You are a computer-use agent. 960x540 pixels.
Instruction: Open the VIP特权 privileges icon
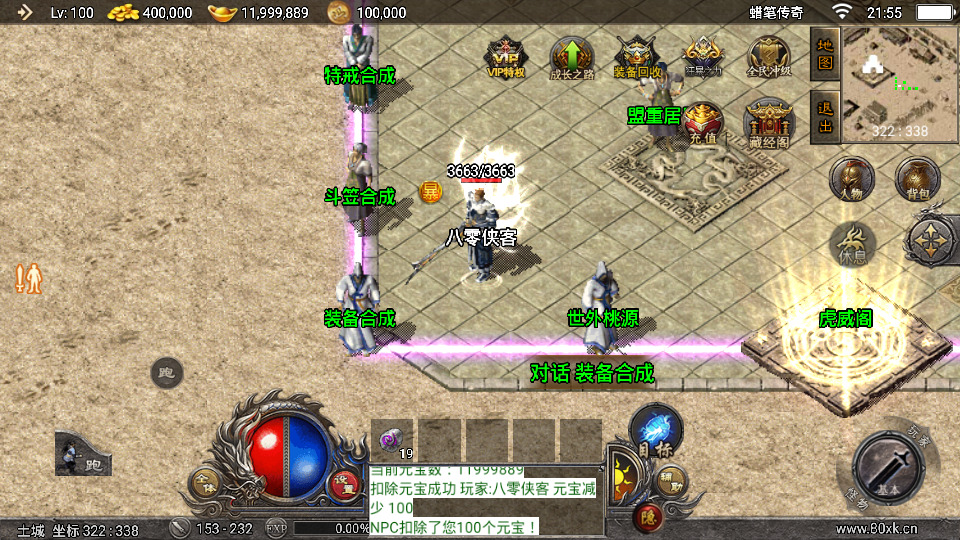(505, 56)
